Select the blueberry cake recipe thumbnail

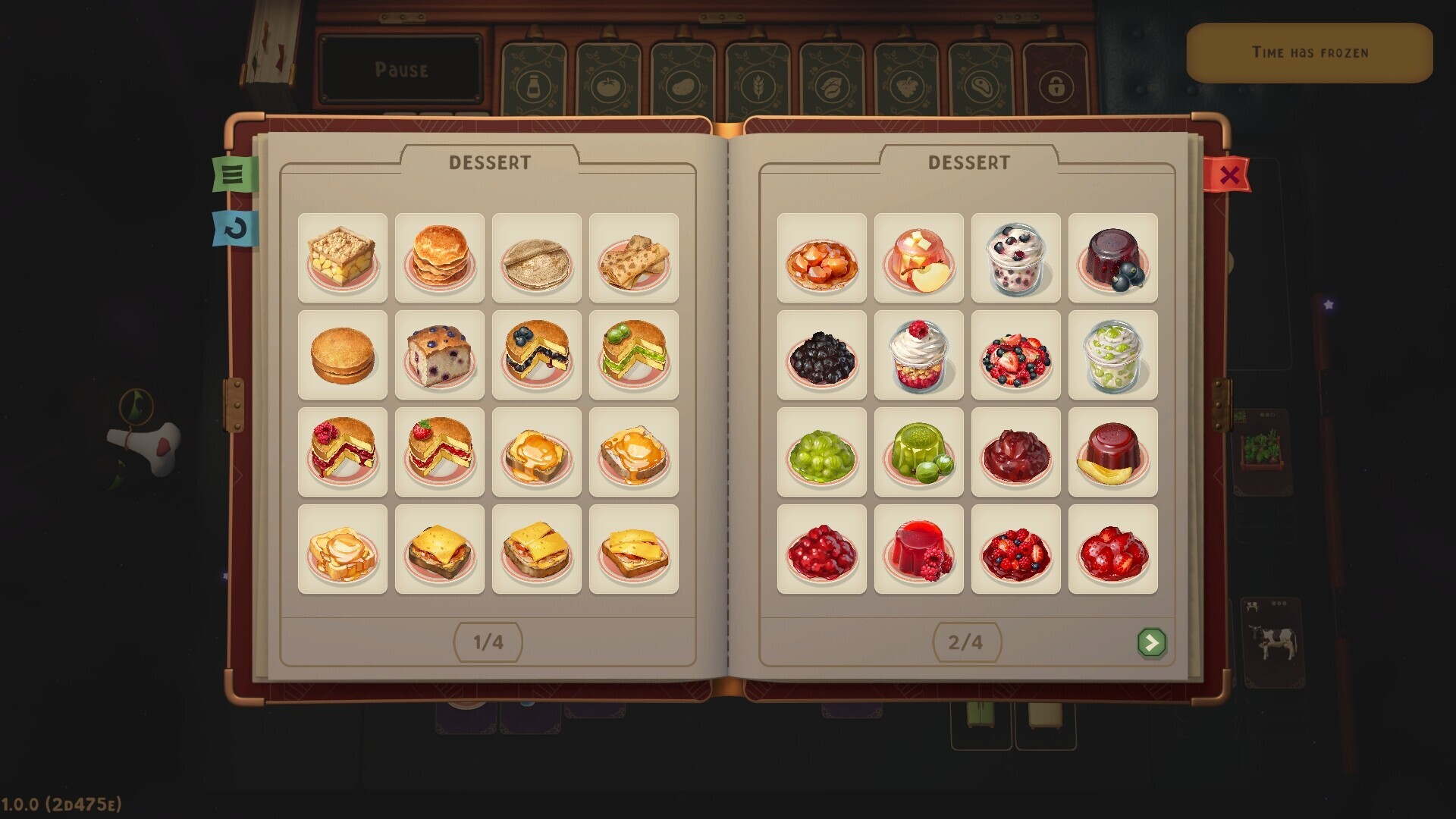[x=537, y=353]
